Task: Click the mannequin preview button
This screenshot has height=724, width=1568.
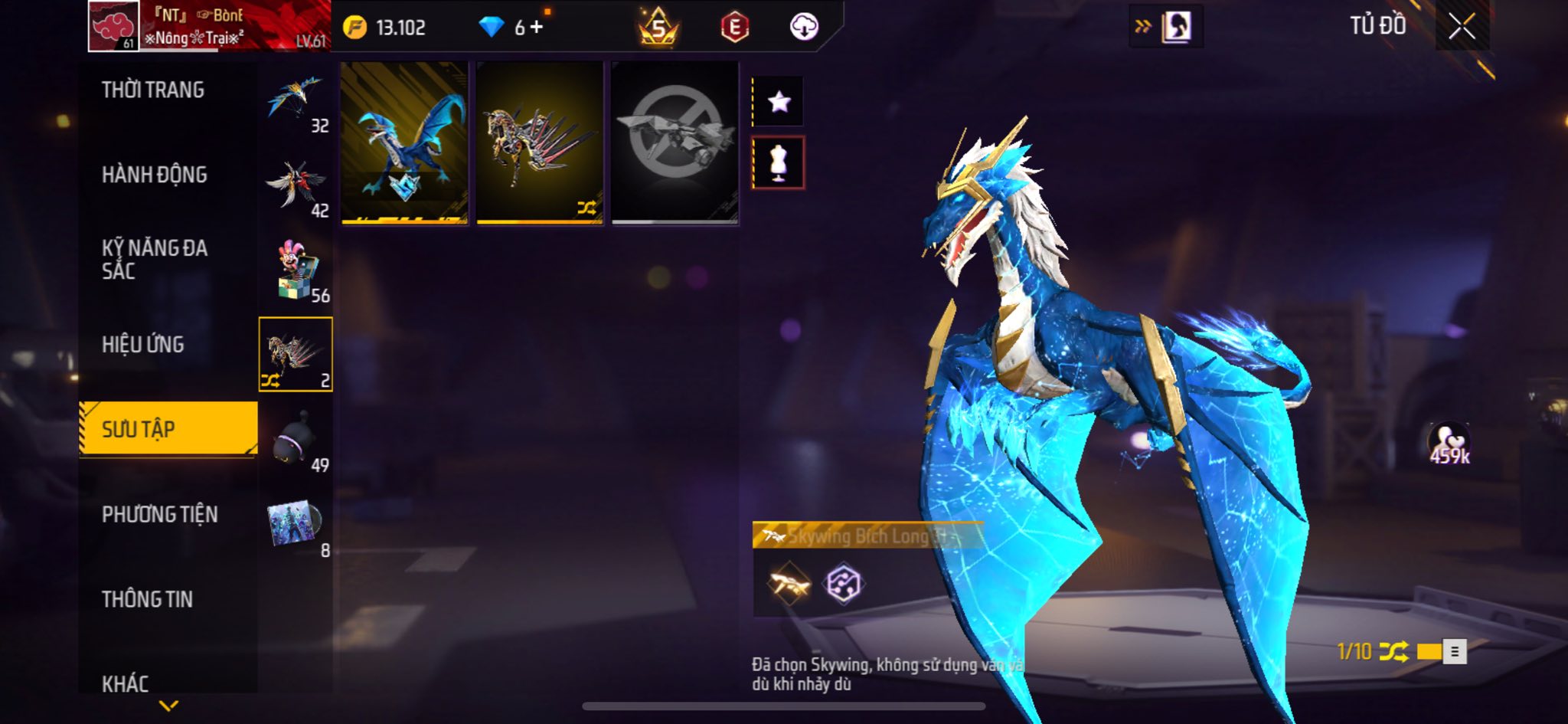Action: click(x=779, y=162)
